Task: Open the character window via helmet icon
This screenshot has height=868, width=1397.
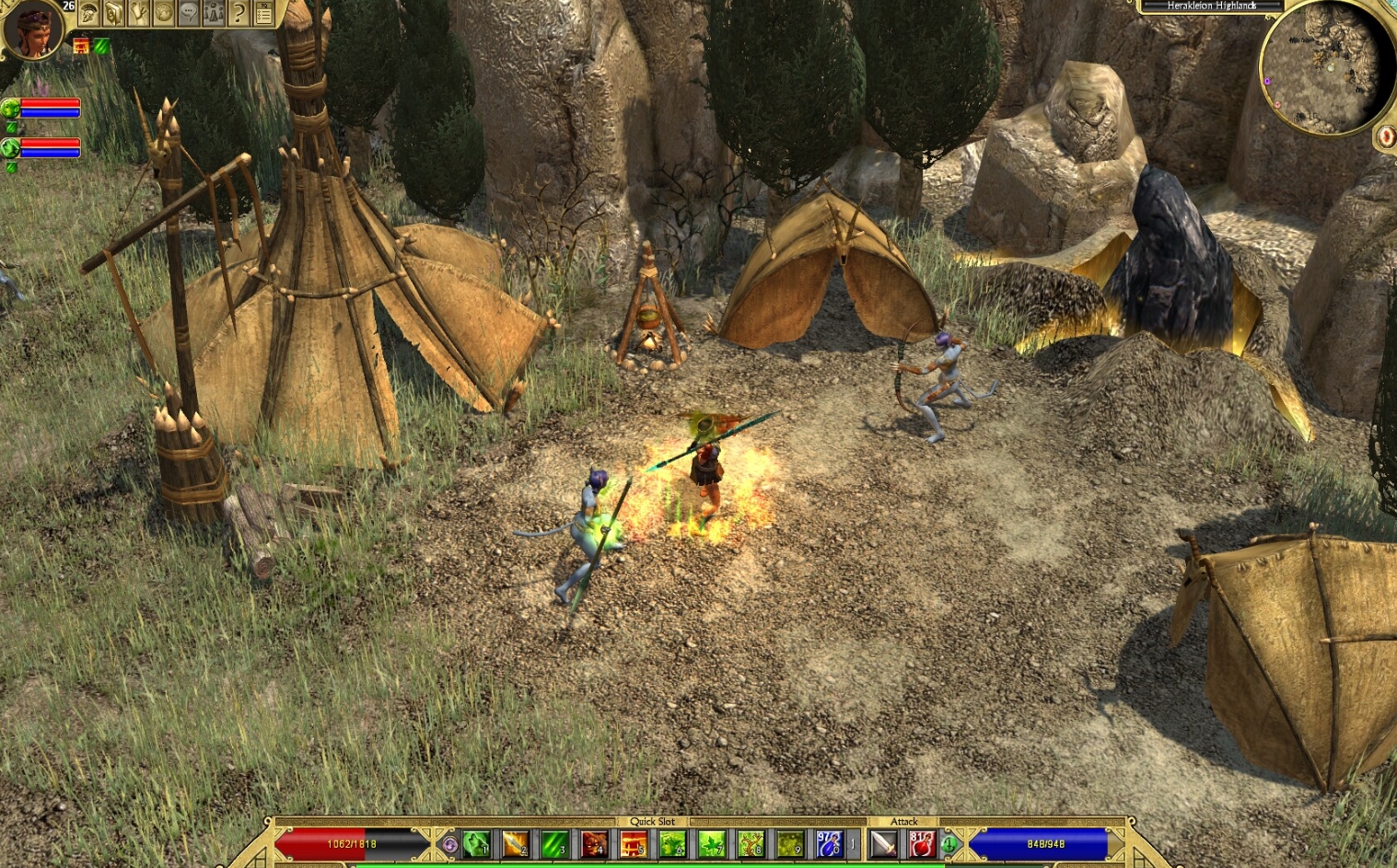Action: [89, 14]
